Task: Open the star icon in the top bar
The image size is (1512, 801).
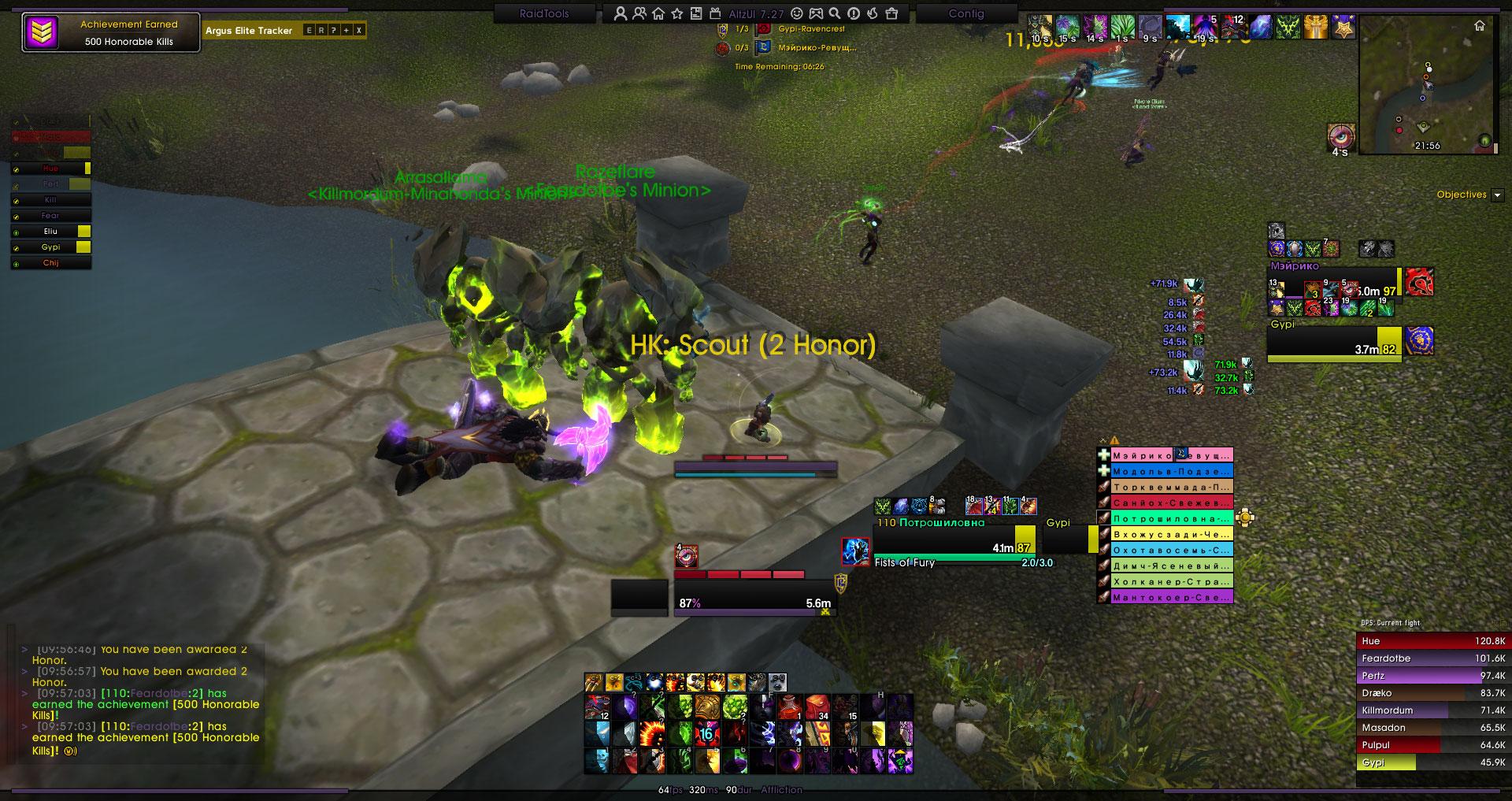Action: coord(677,13)
